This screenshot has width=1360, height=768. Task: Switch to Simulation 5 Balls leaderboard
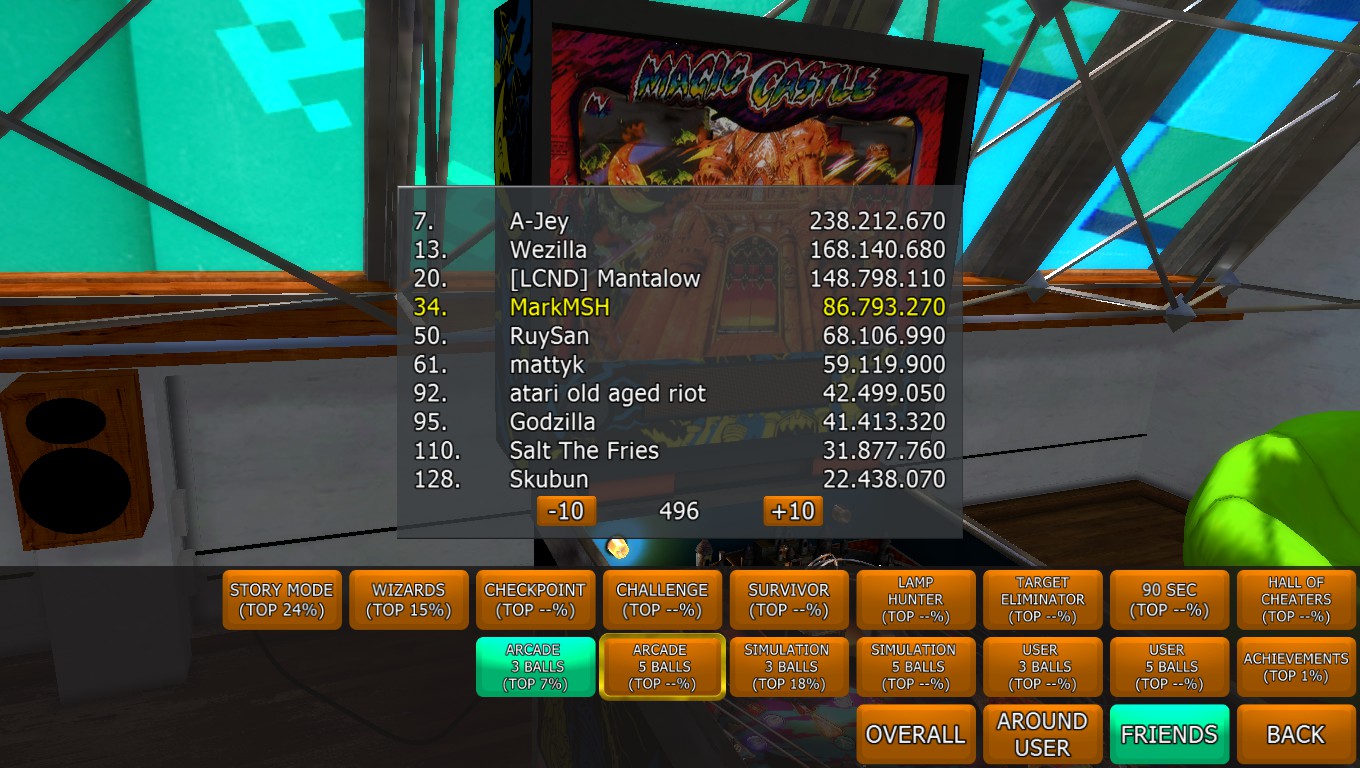(915, 667)
